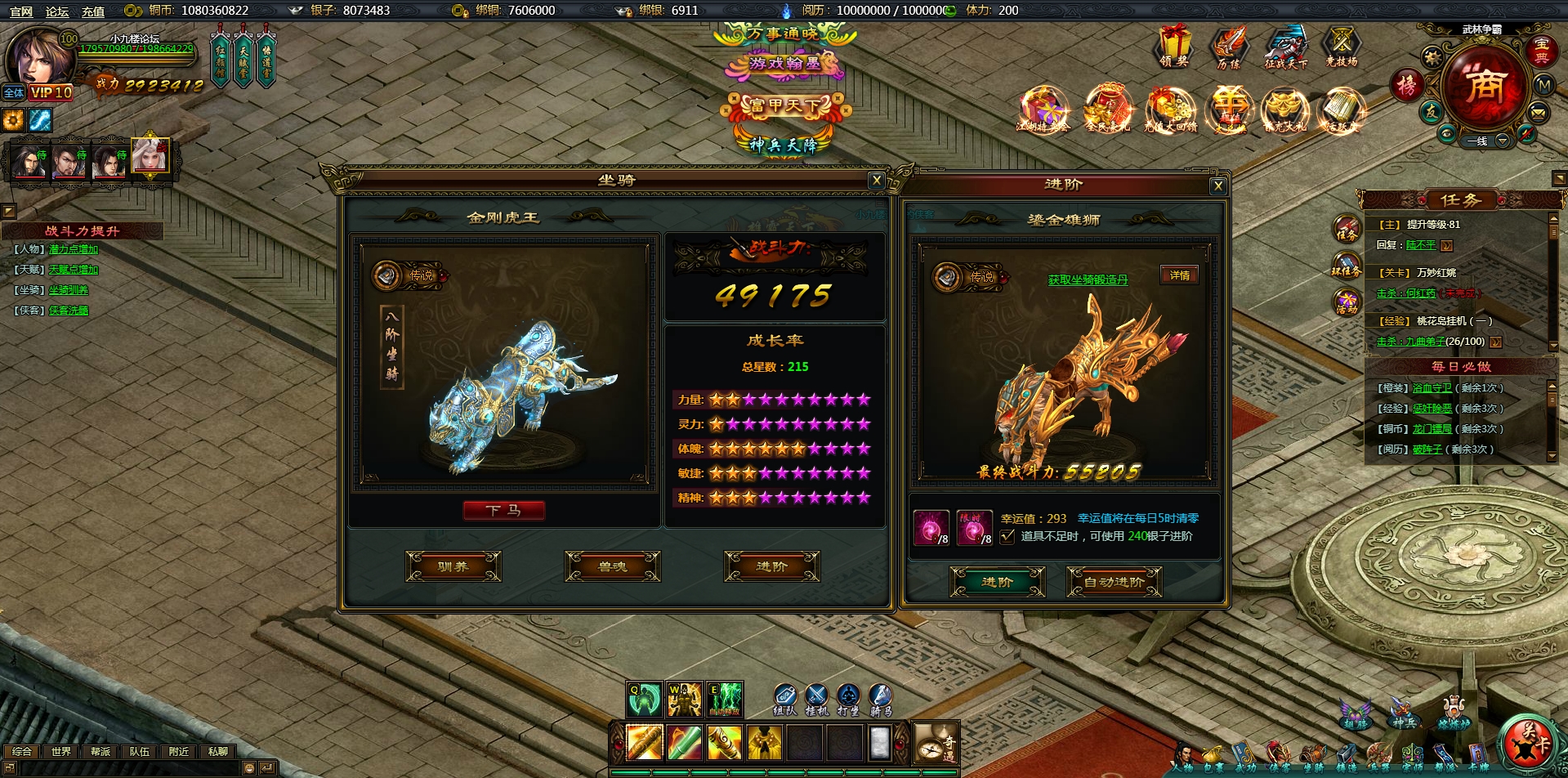This screenshot has width=1568, height=778.
Task: Enable 自动释放 auto-cast on the E skill
Action: 725,712
